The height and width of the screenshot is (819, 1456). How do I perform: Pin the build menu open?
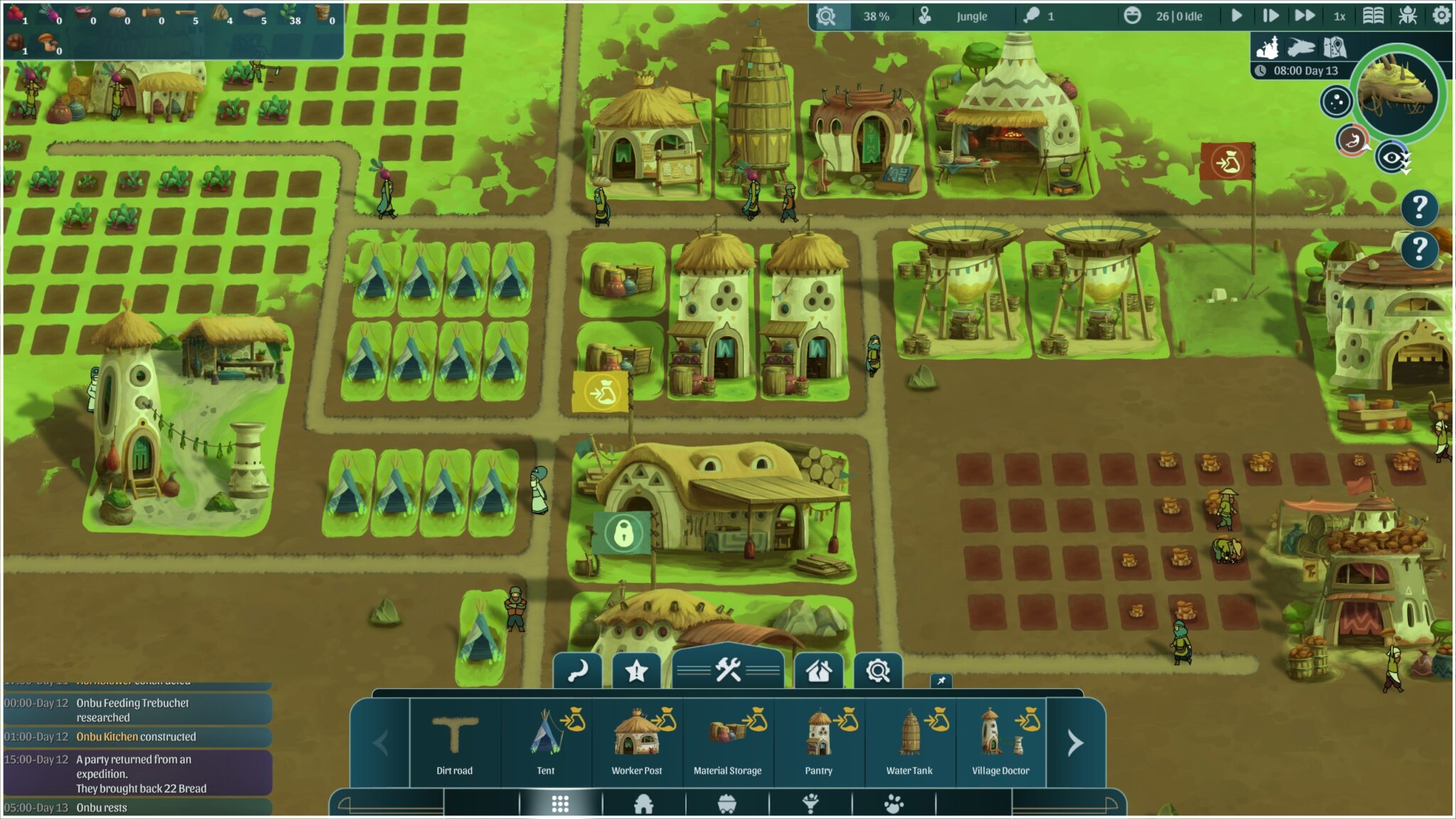[x=941, y=681]
